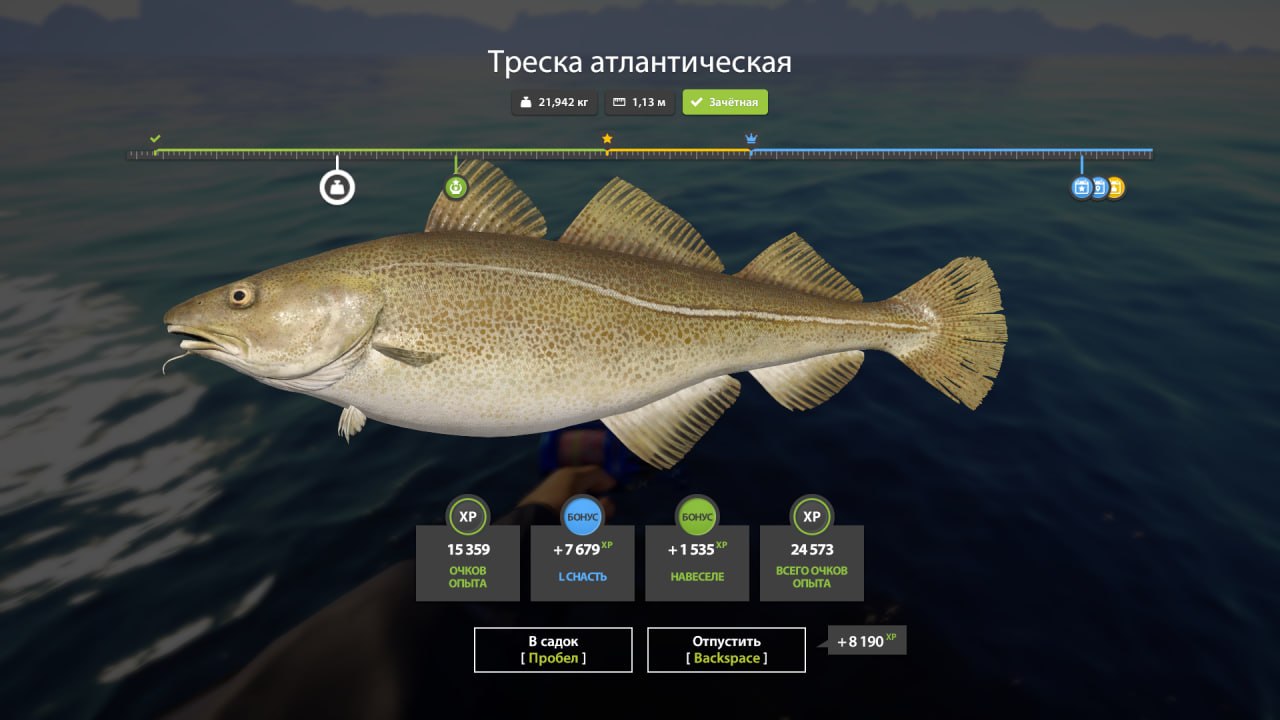The height and width of the screenshot is (720, 1280).
Task: Select the white weight marker circle on the ruler
Action: click(338, 185)
